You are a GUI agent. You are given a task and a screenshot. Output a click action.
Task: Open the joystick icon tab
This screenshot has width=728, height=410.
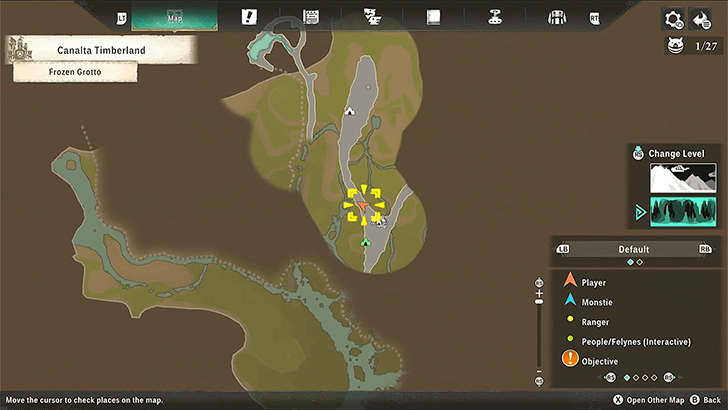(x=494, y=17)
